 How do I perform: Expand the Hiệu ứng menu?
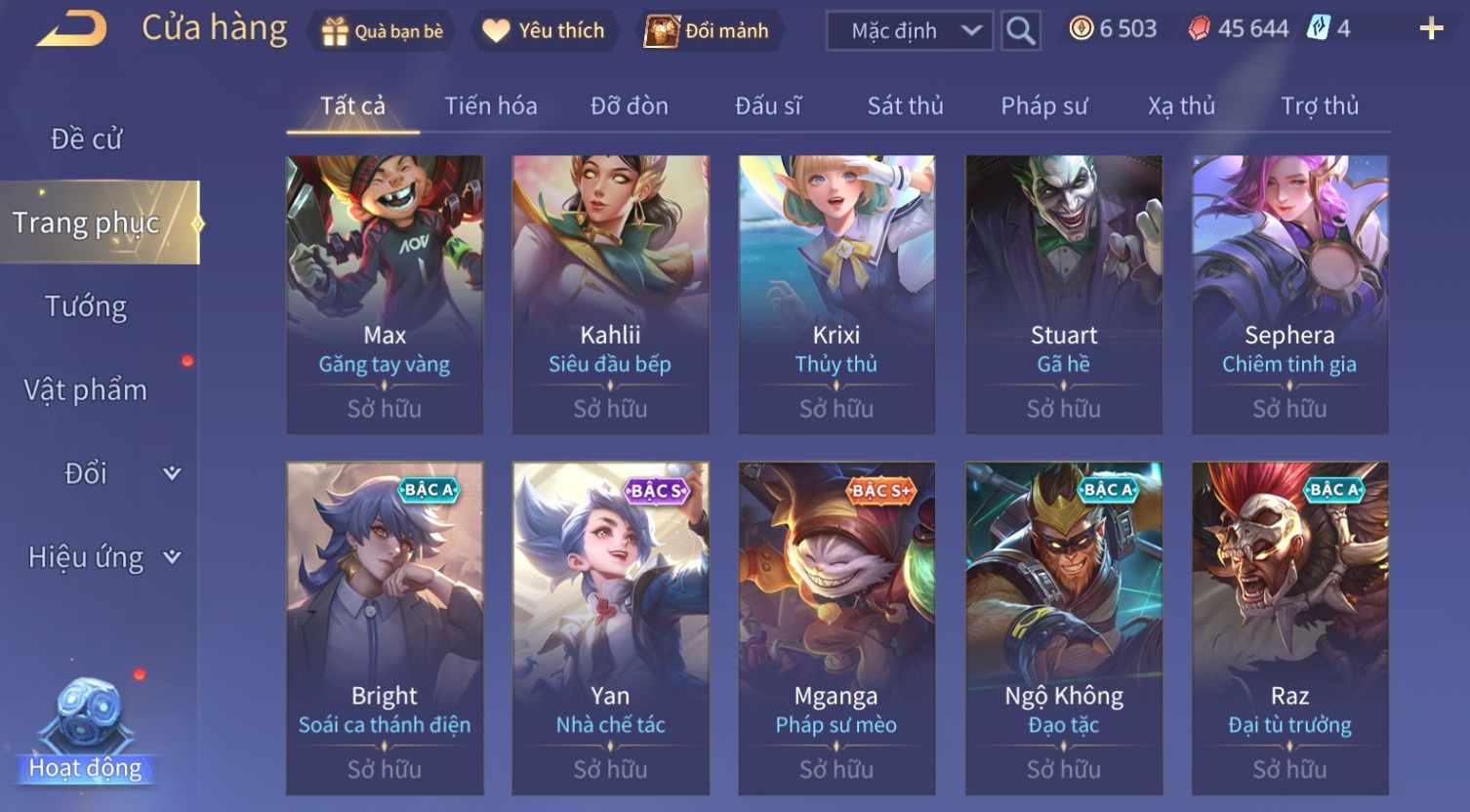pyautogui.click(x=102, y=557)
